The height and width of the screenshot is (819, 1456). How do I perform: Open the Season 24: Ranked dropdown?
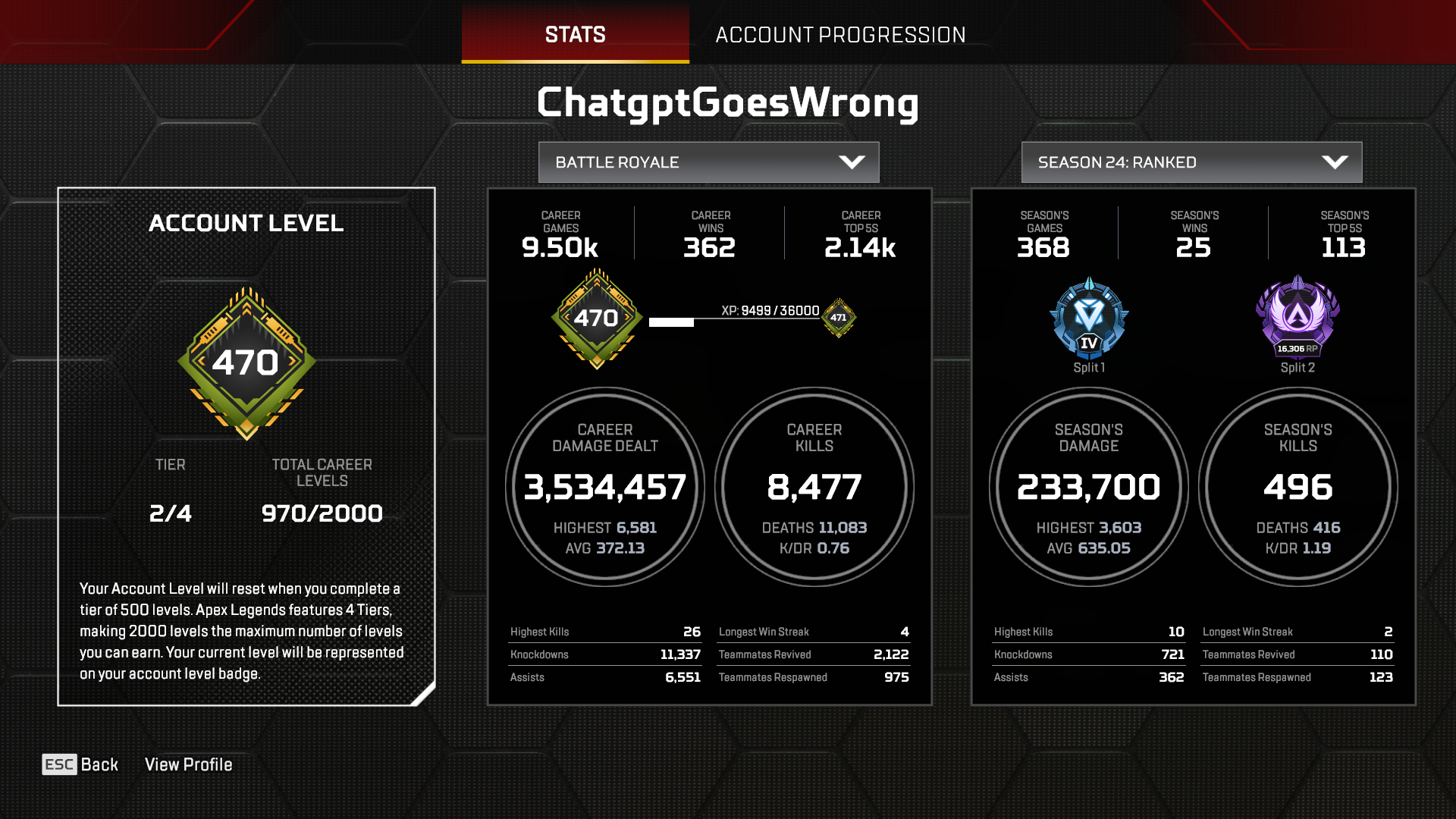[1191, 162]
